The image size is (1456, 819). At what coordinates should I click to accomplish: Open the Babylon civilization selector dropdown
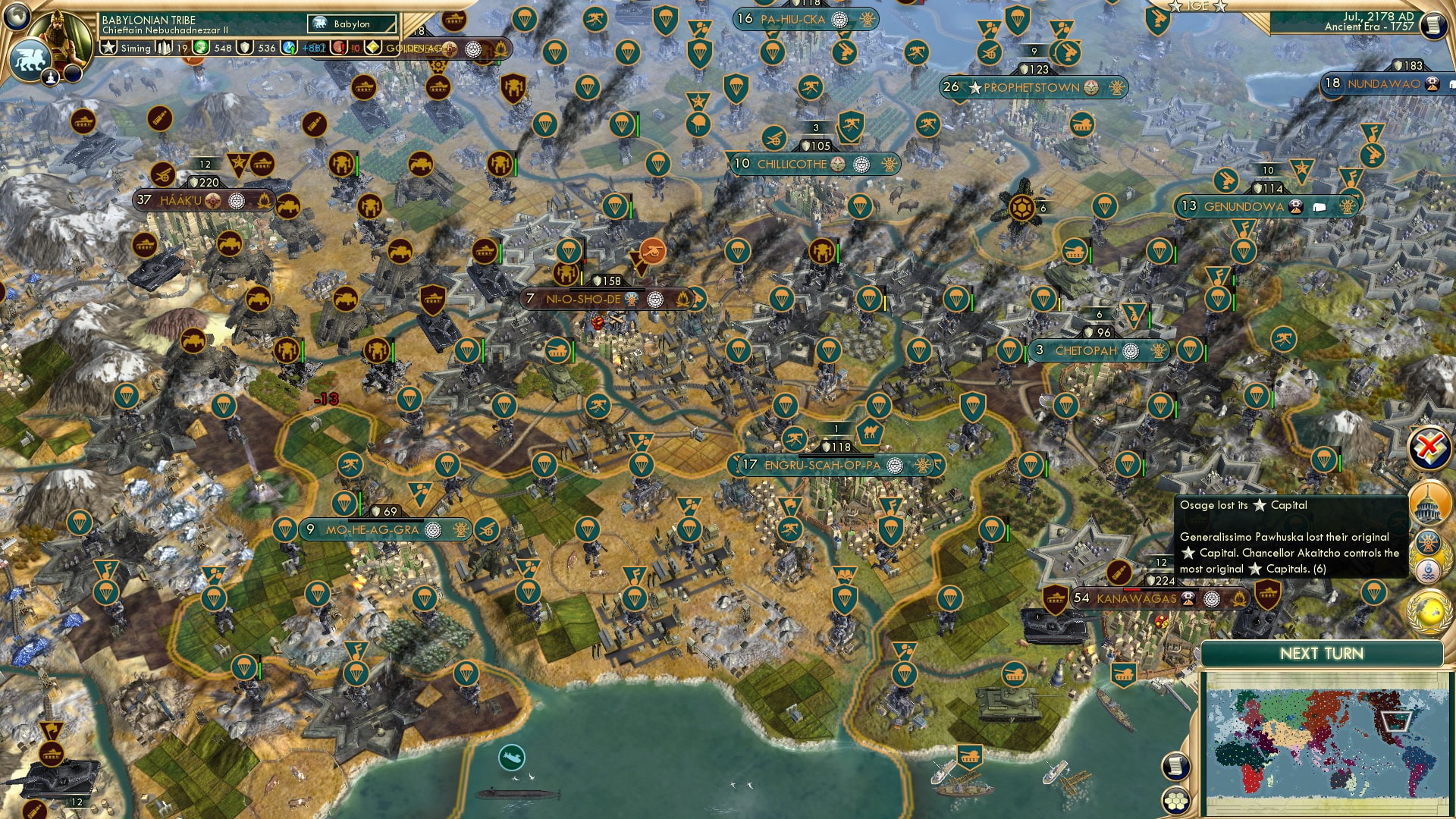pyautogui.click(x=351, y=24)
